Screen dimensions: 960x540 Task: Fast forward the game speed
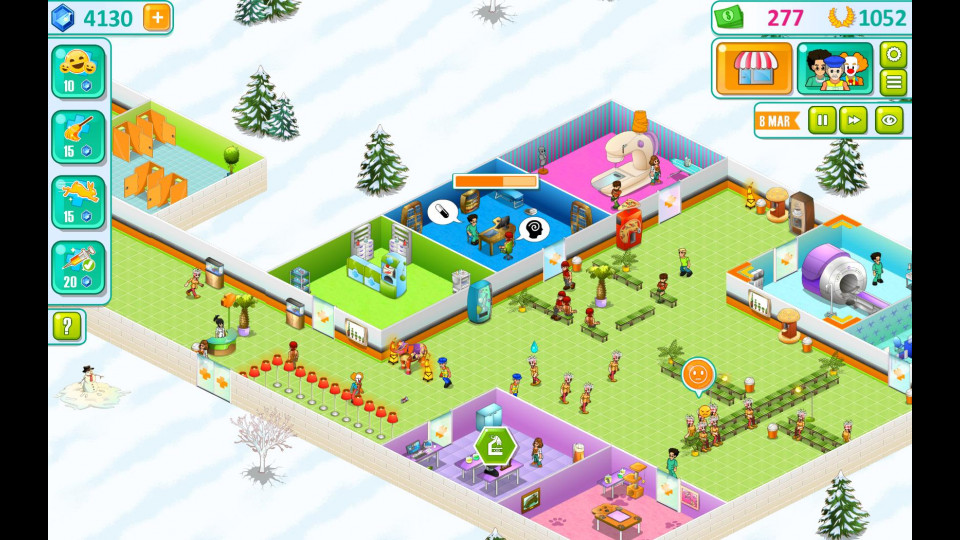pyautogui.click(x=853, y=120)
